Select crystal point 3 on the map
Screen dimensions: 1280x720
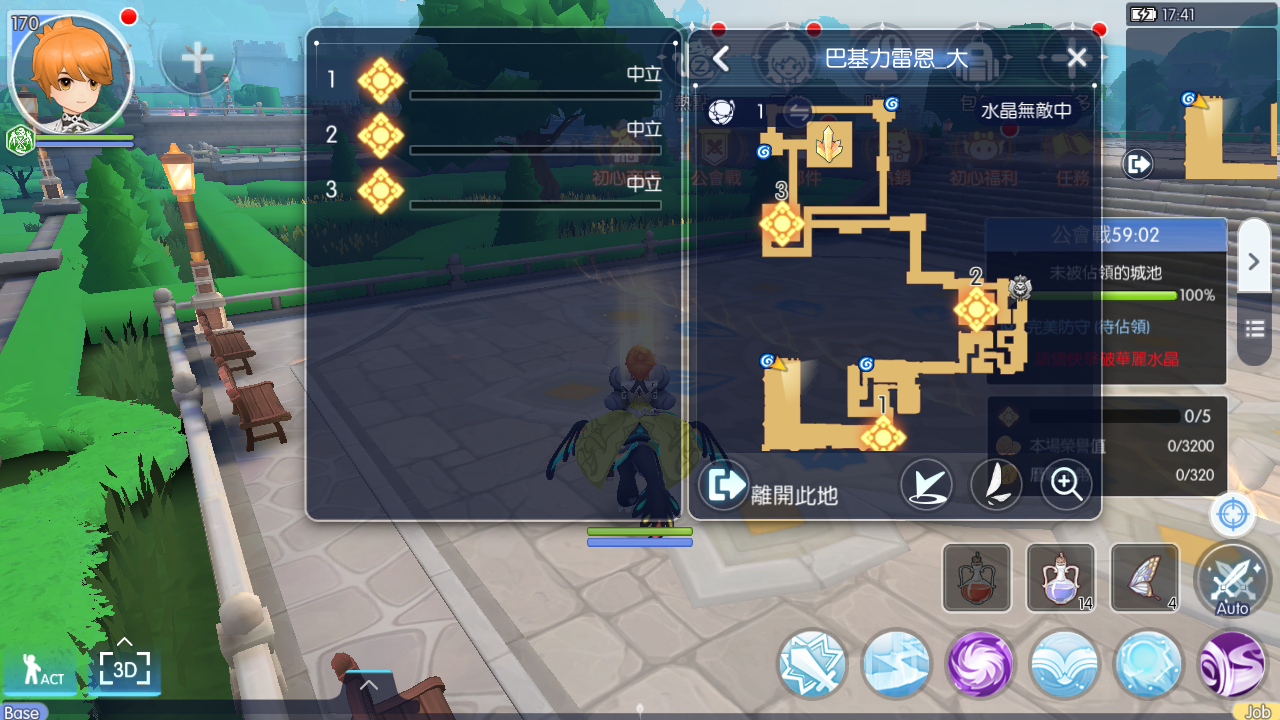(782, 224)
